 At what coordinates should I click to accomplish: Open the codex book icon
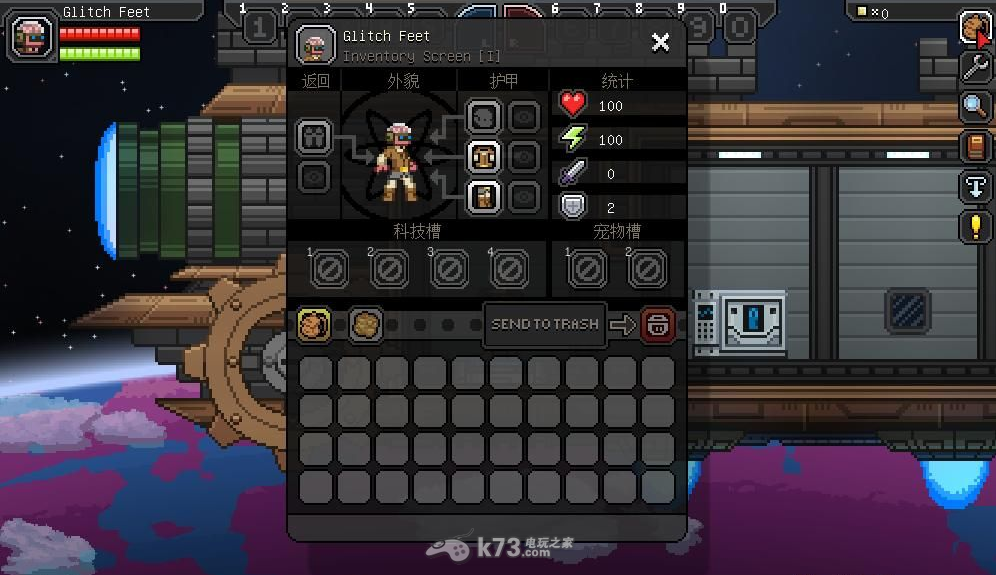975,146
